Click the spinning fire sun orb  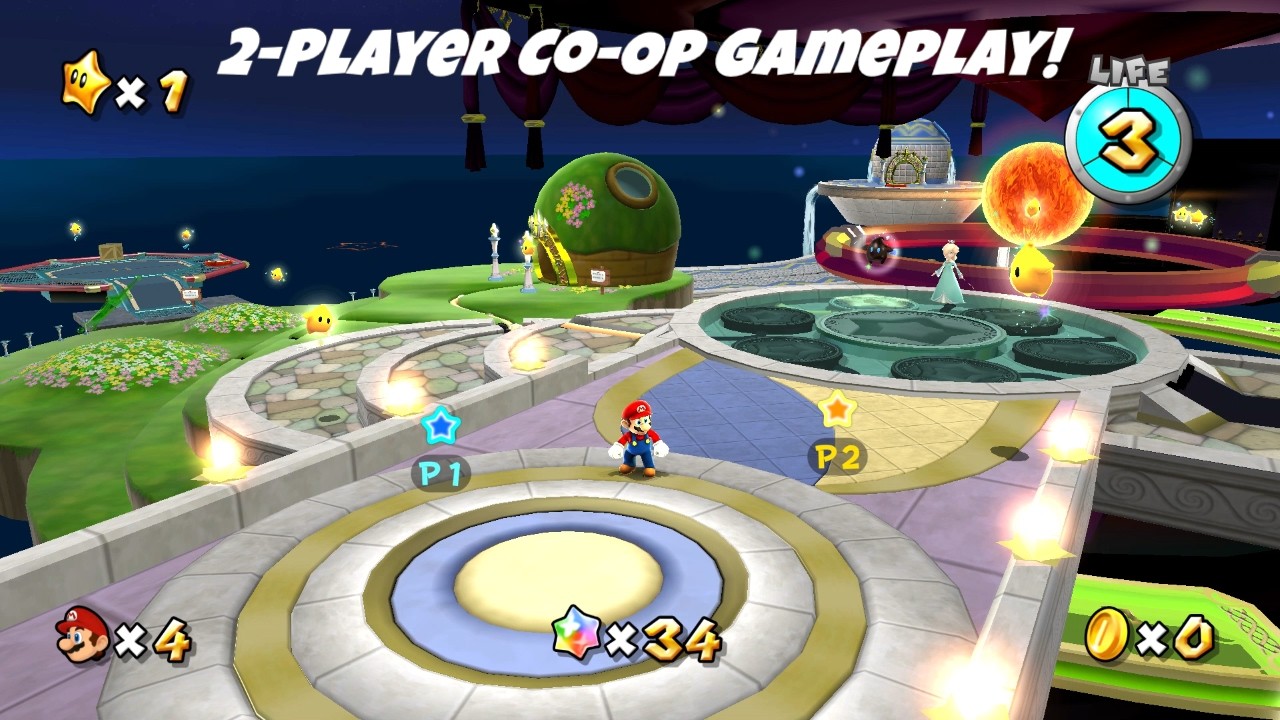(x=1040, y=190)
